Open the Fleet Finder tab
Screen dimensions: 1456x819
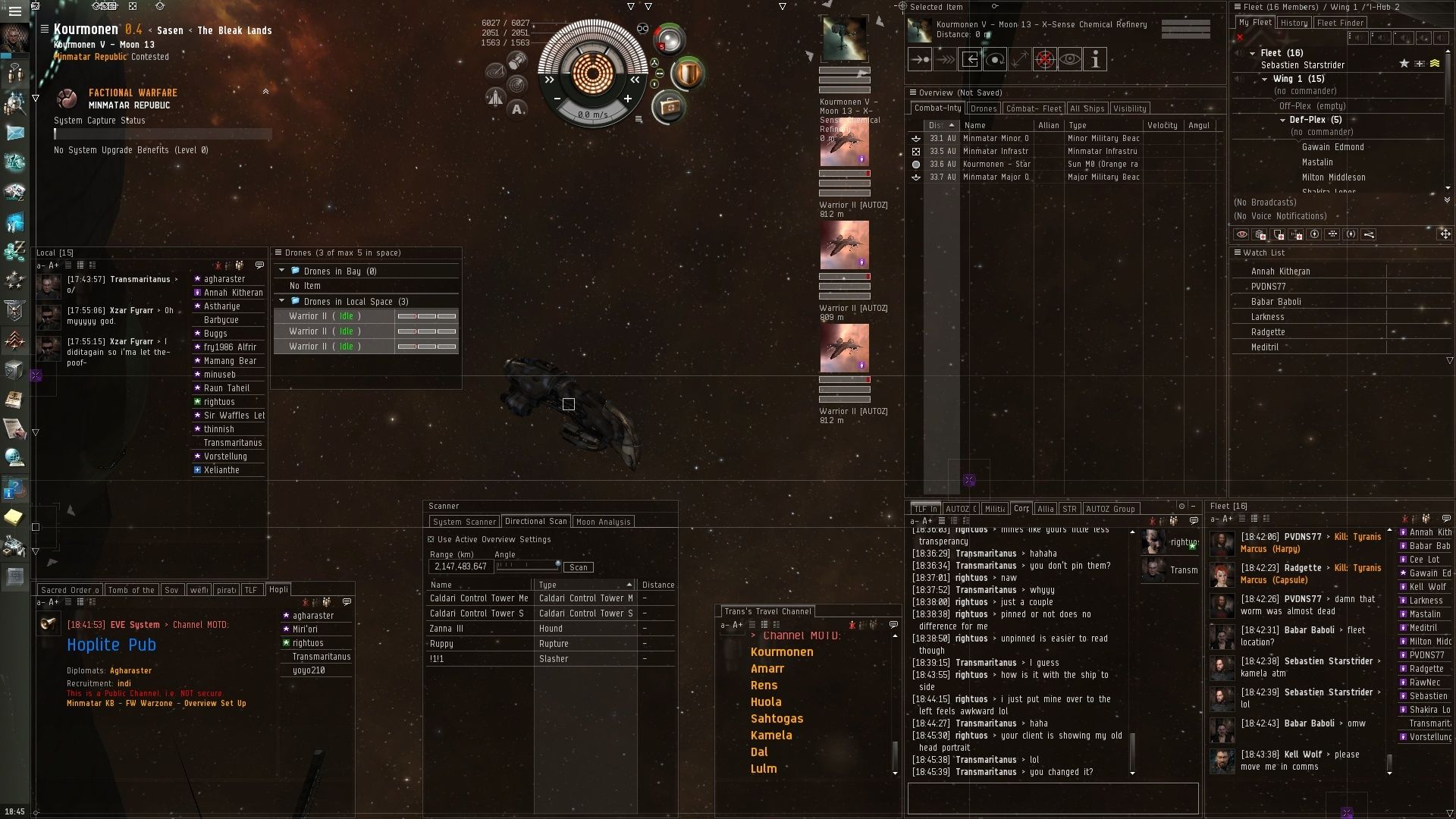[x=1340, y=23]
